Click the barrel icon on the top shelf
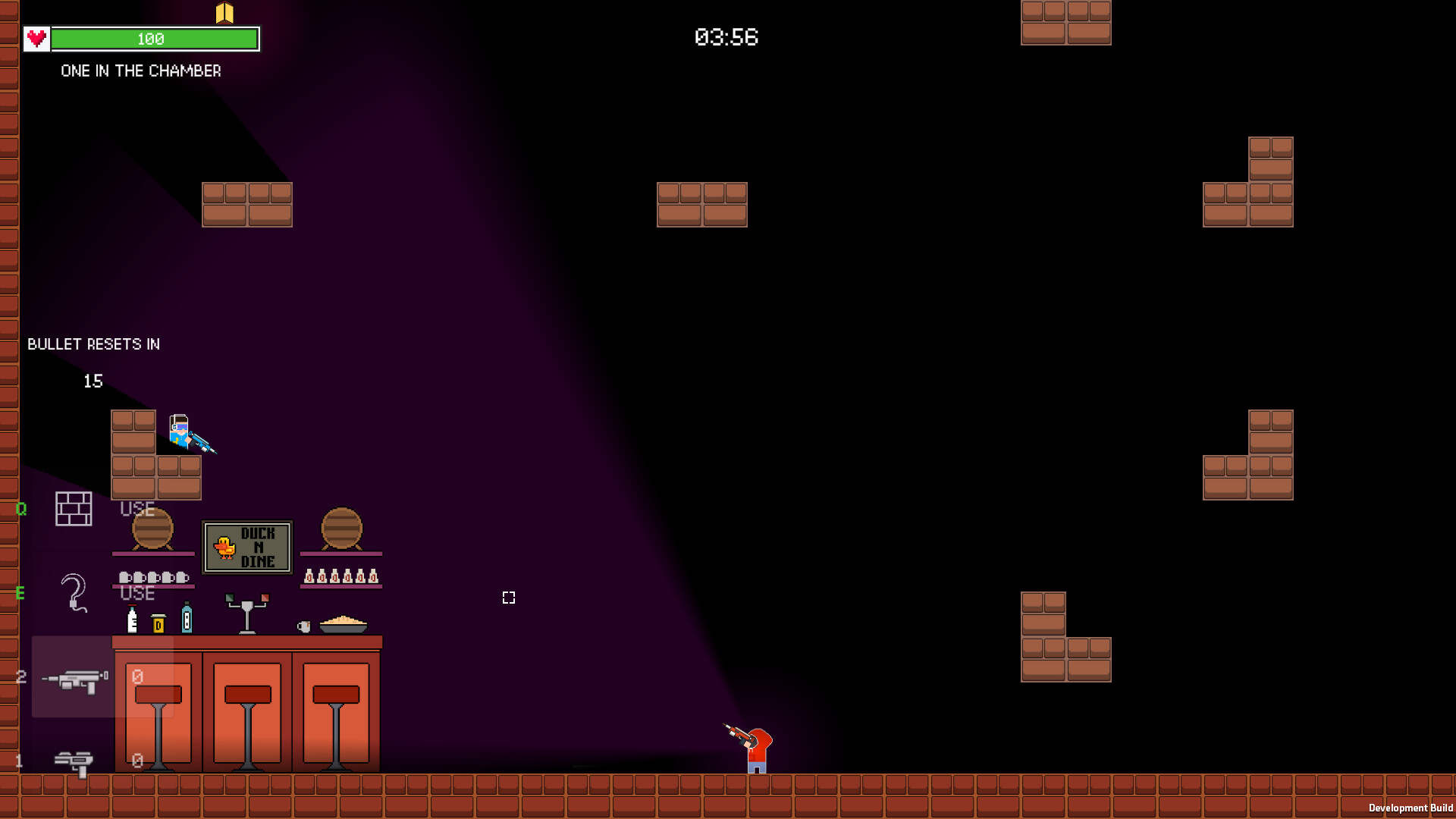 (154, 529)
